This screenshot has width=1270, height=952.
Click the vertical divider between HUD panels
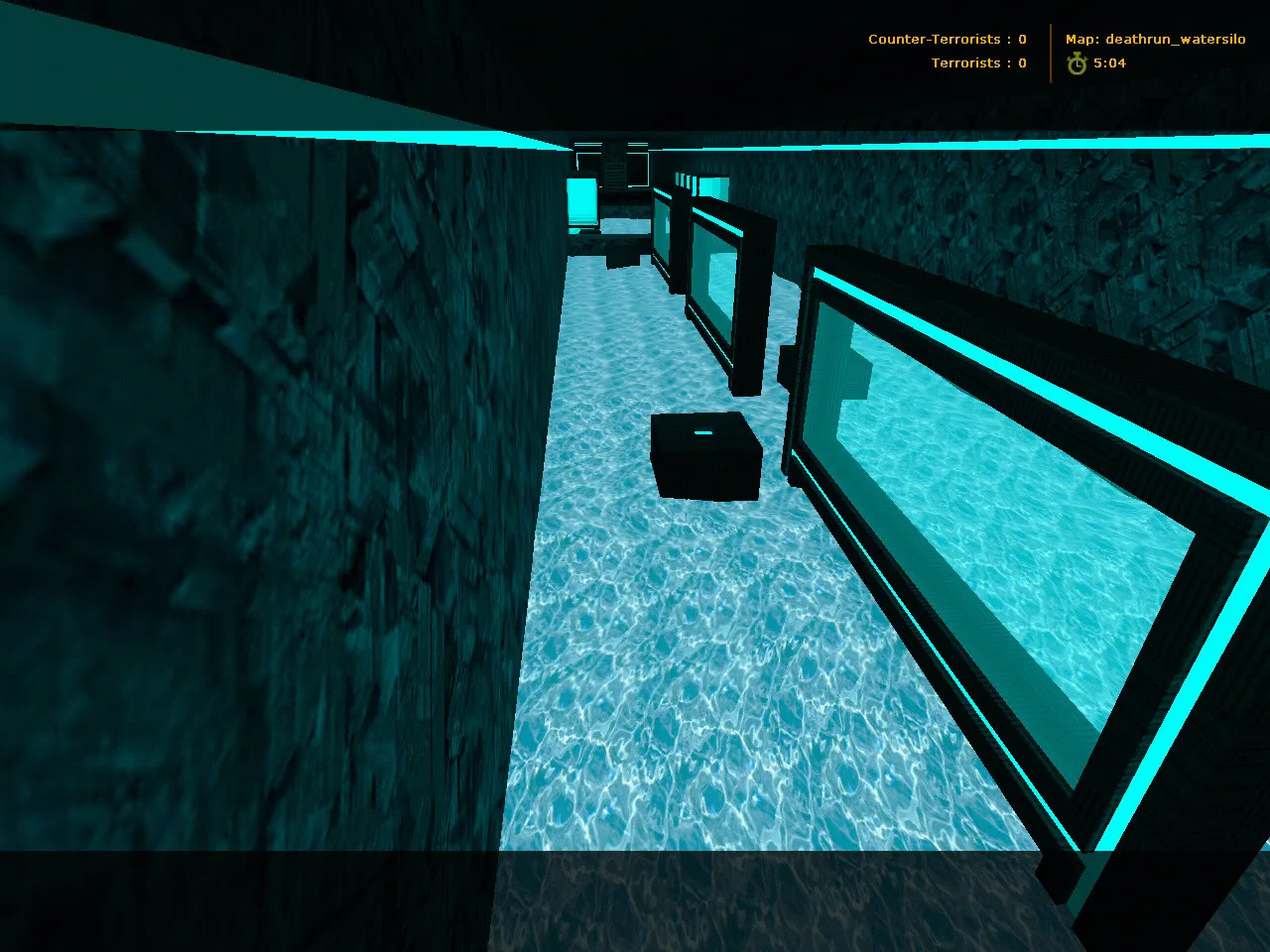point(1049,52)
